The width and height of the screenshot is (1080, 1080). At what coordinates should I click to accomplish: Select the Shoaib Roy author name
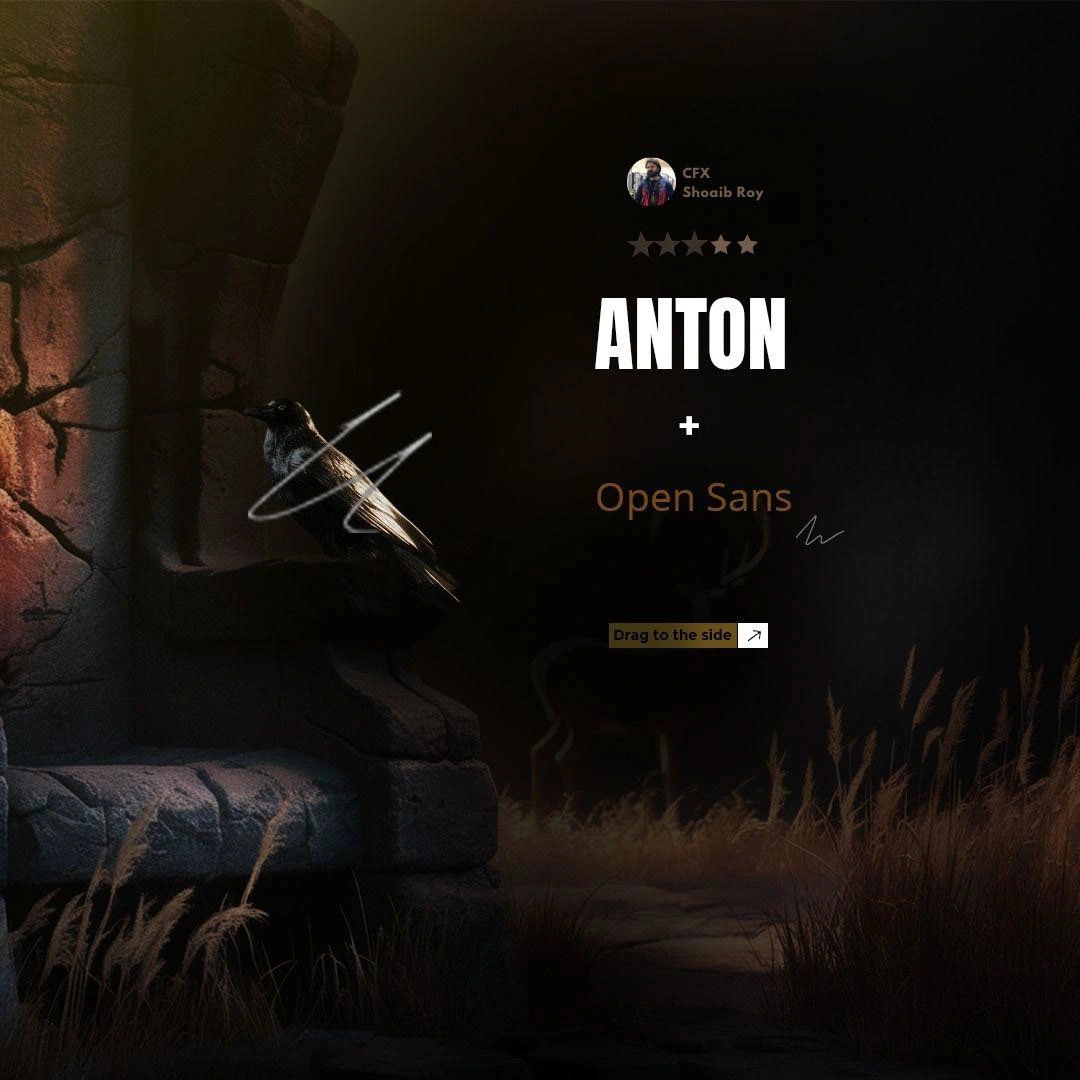[722, 193]
